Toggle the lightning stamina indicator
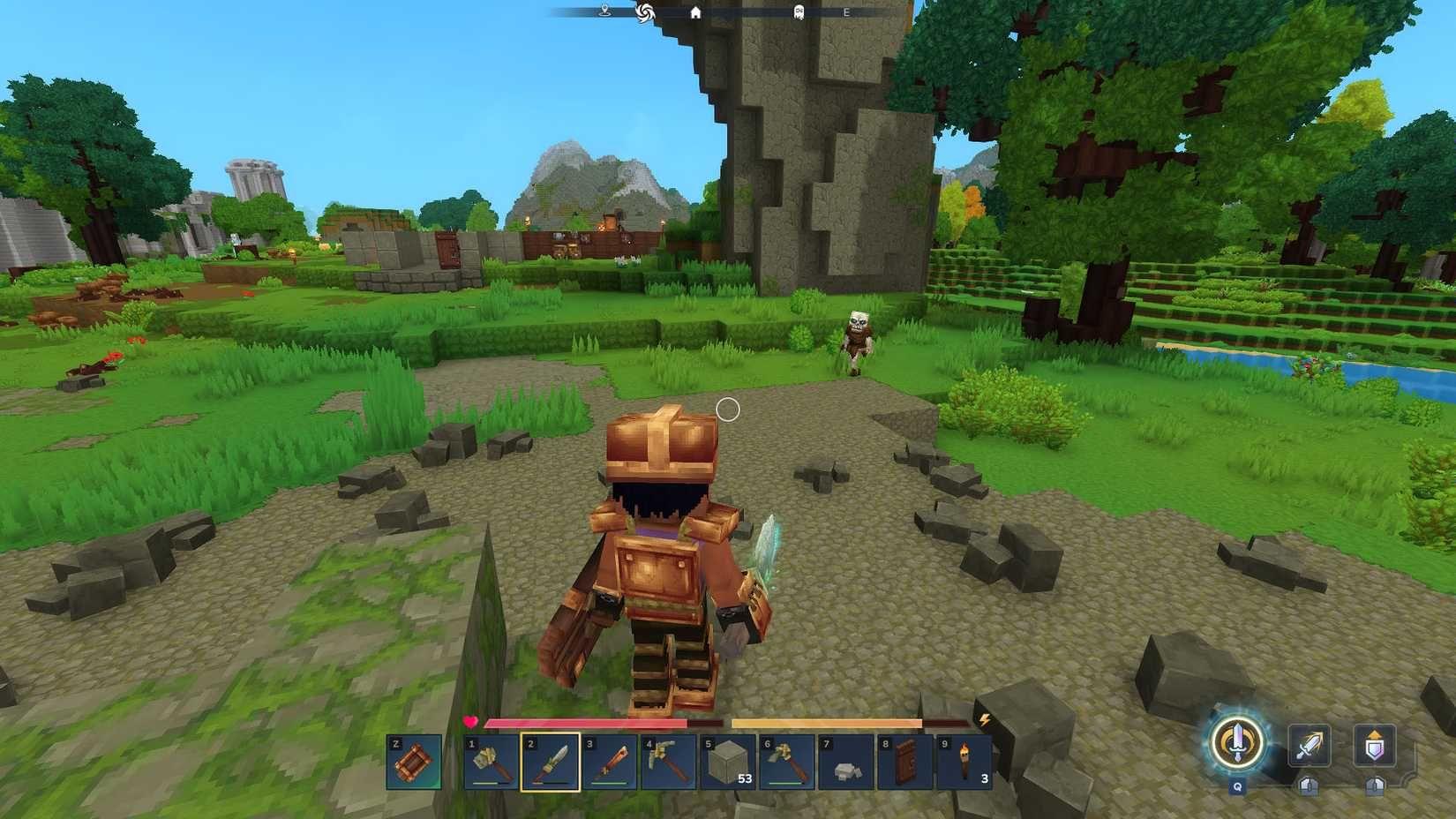The width and height of the screenshot is (1456, 819). pyautogui.click(x=985, y=720)
